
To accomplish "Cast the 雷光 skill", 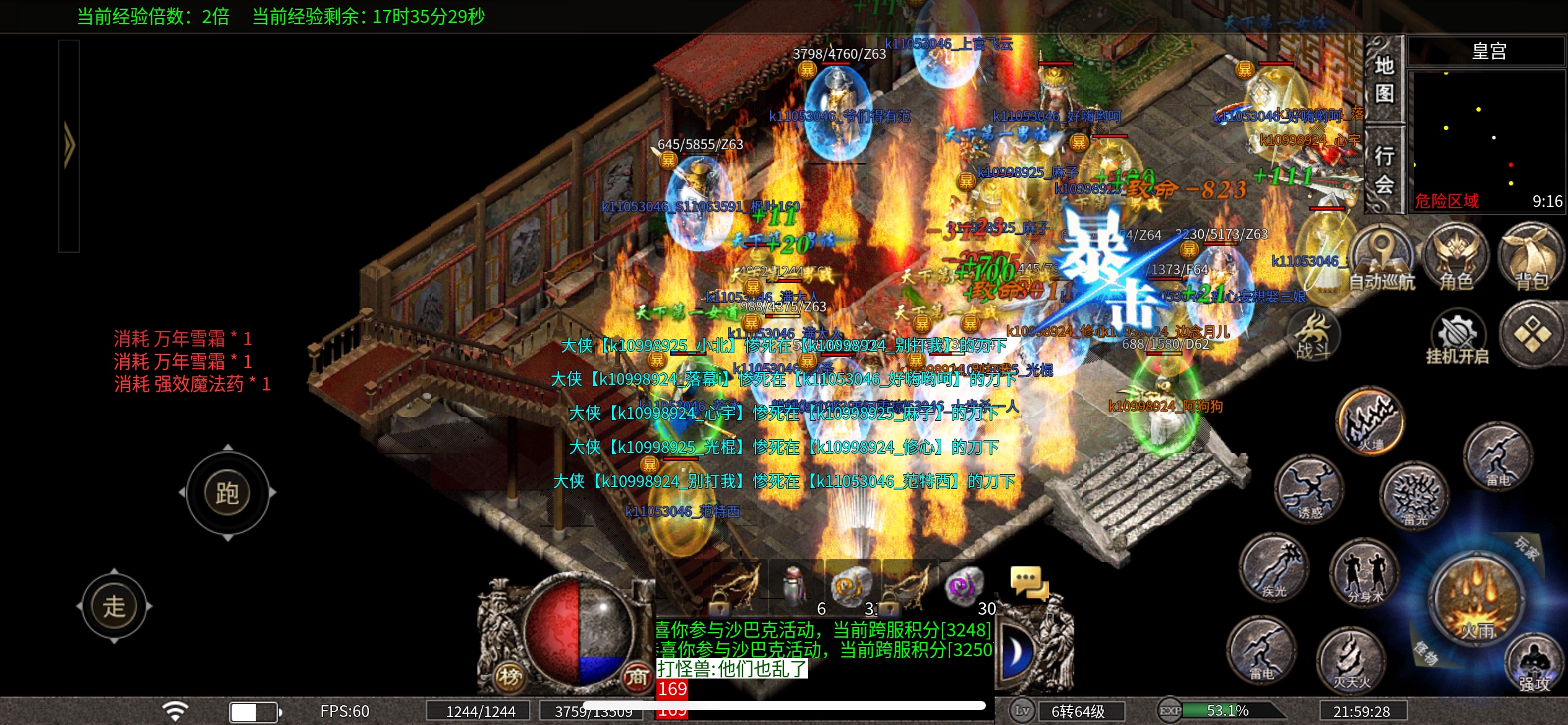I will [x=1414, y=496].
